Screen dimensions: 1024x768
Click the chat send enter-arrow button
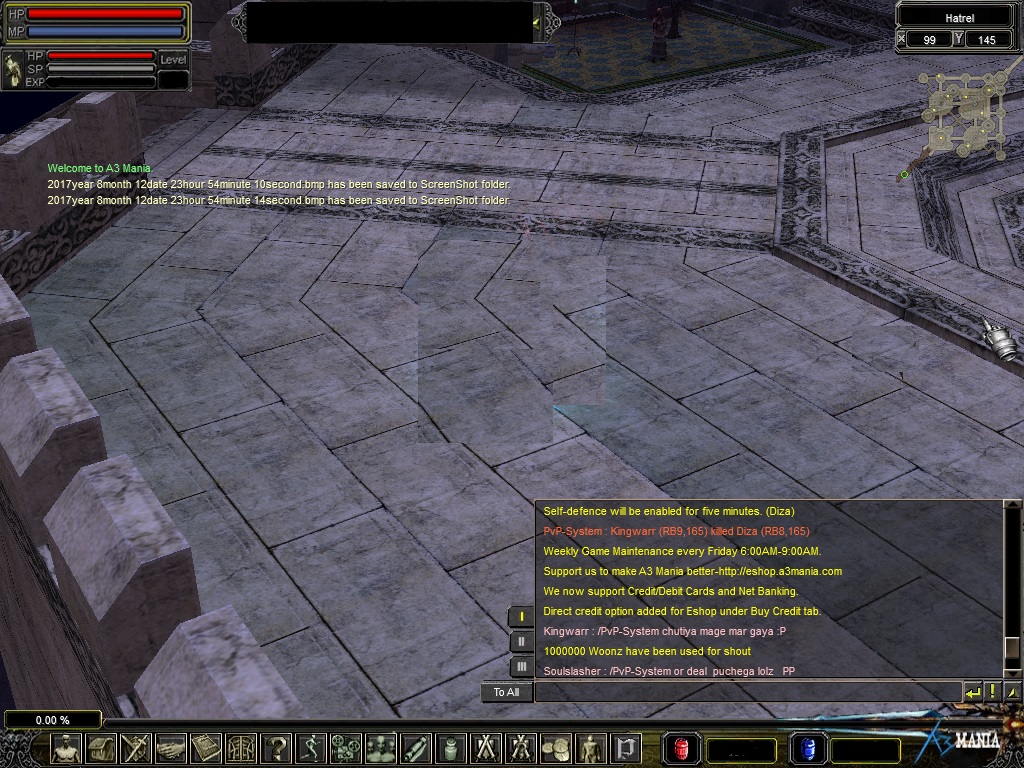click(x=973, y=692)
